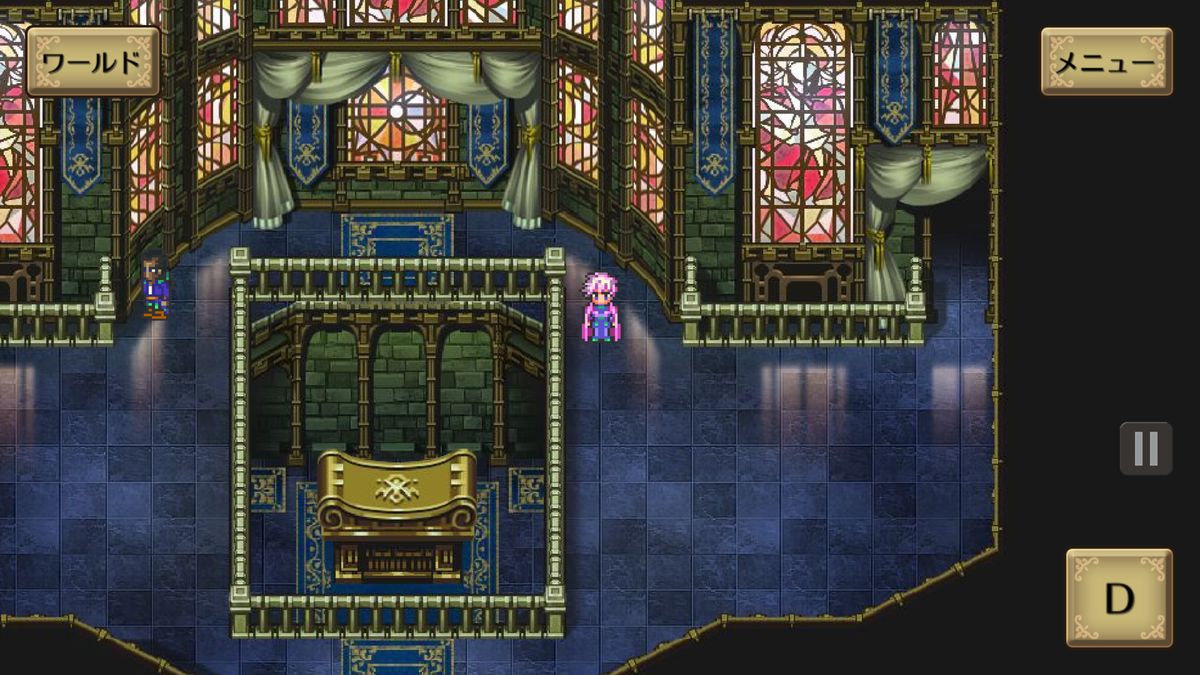Tap the D dash button

[1118, 598]
